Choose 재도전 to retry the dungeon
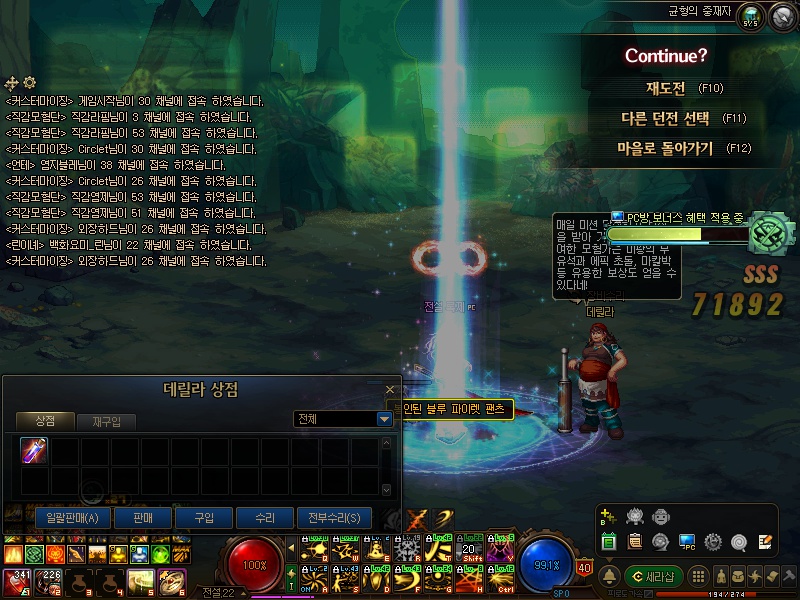The image size is (800, 600). point(665,88)
